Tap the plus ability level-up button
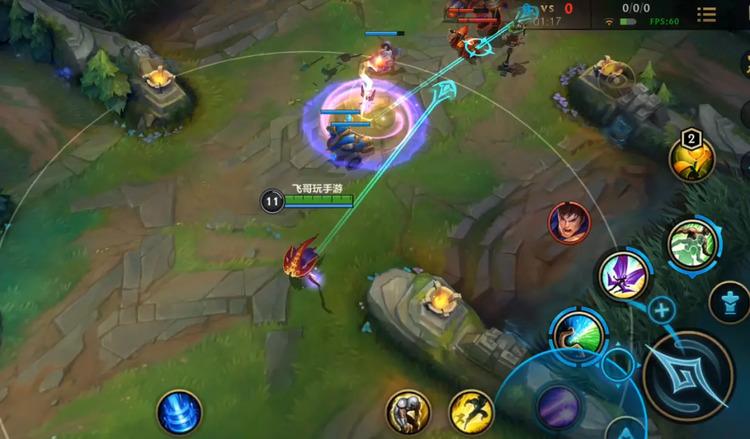The height and width of the screenshot is (439, 750). tap(662, 309)
